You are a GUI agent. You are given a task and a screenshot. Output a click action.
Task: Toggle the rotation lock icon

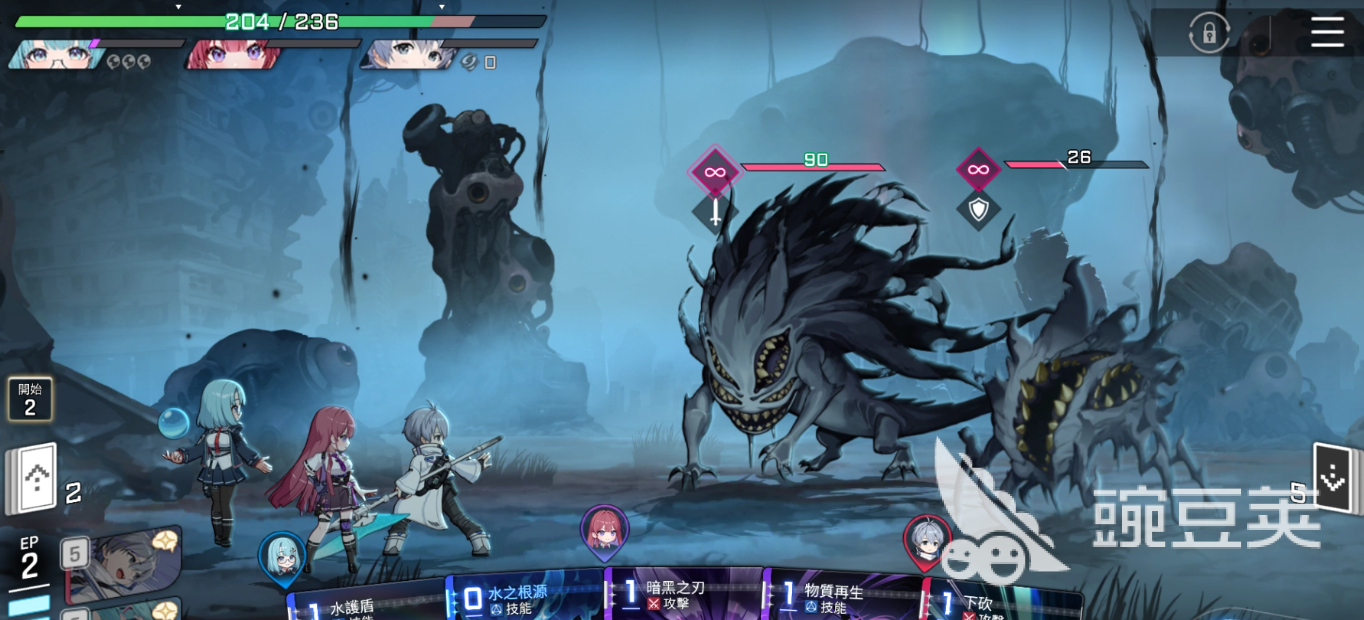[x=1208, y=33]
